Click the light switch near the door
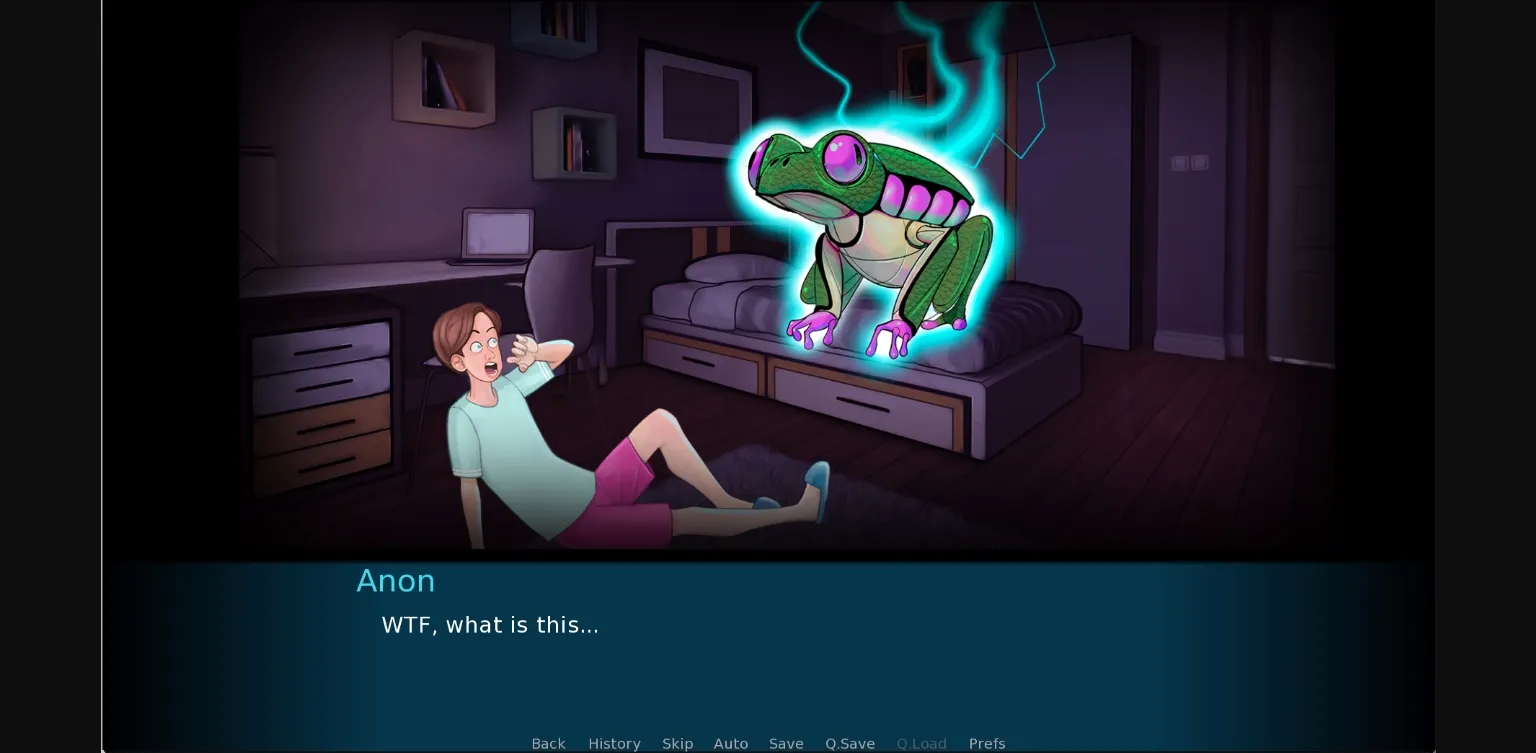The image size is (1536, 753). pyautogui.click(x=1190, y=162)
